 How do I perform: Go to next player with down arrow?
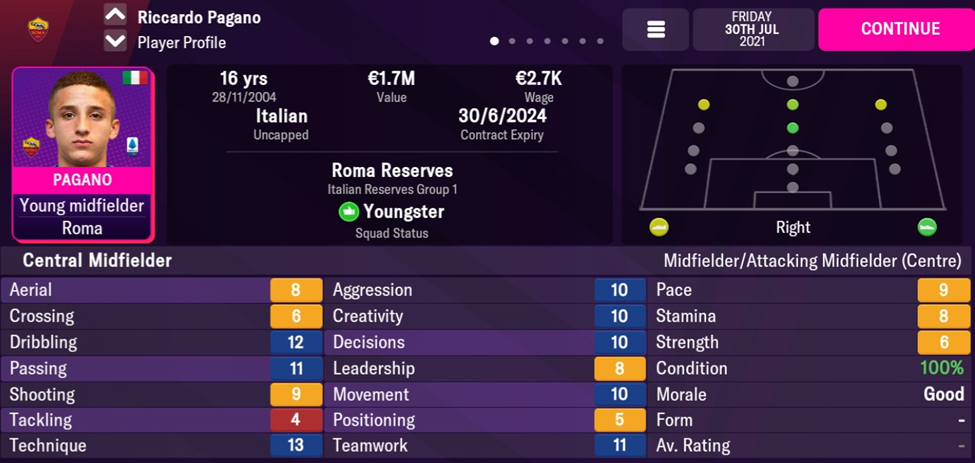tap(115, 42)
